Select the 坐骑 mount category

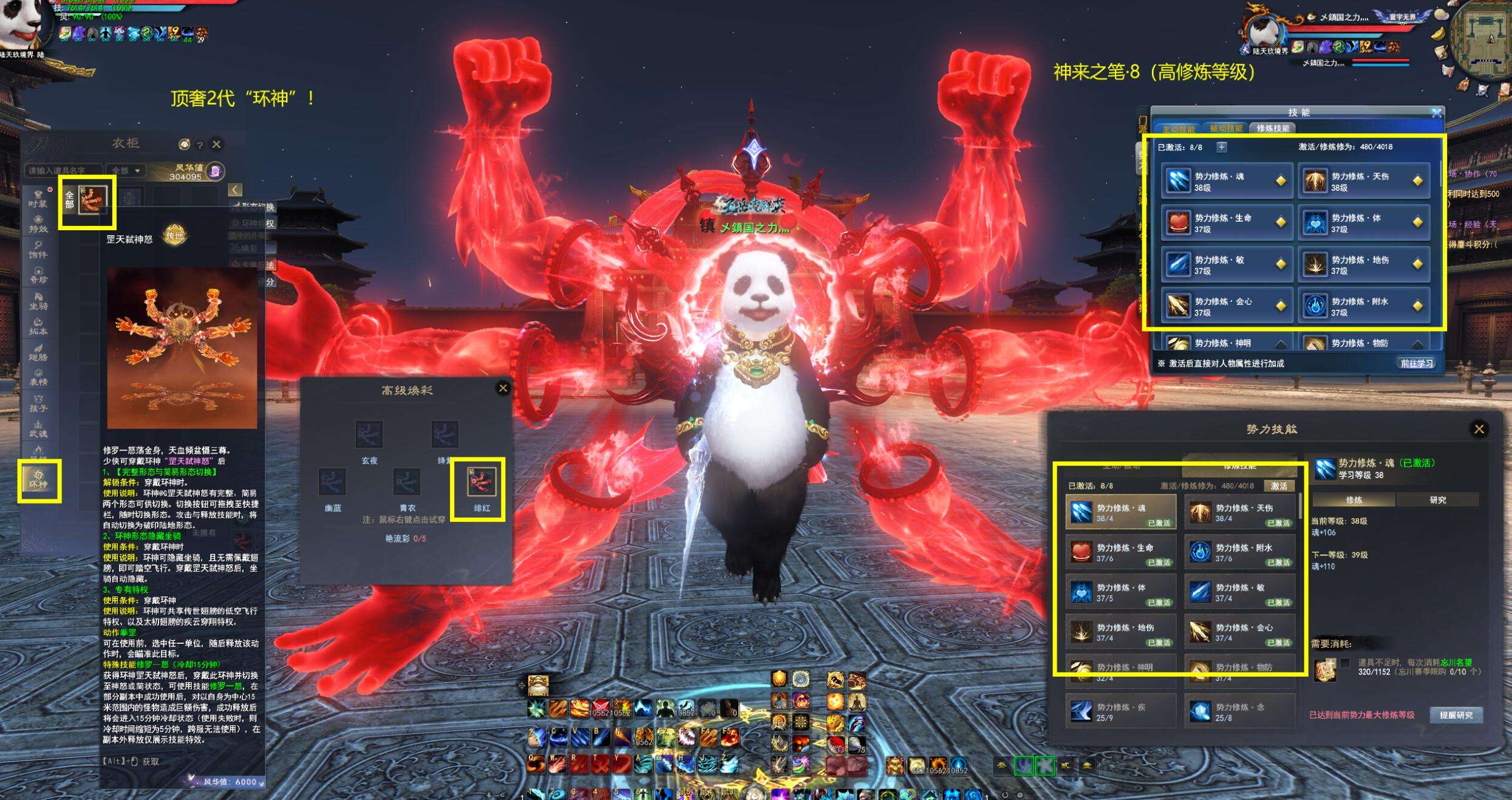pyautogui.click(x=38, y=302)
